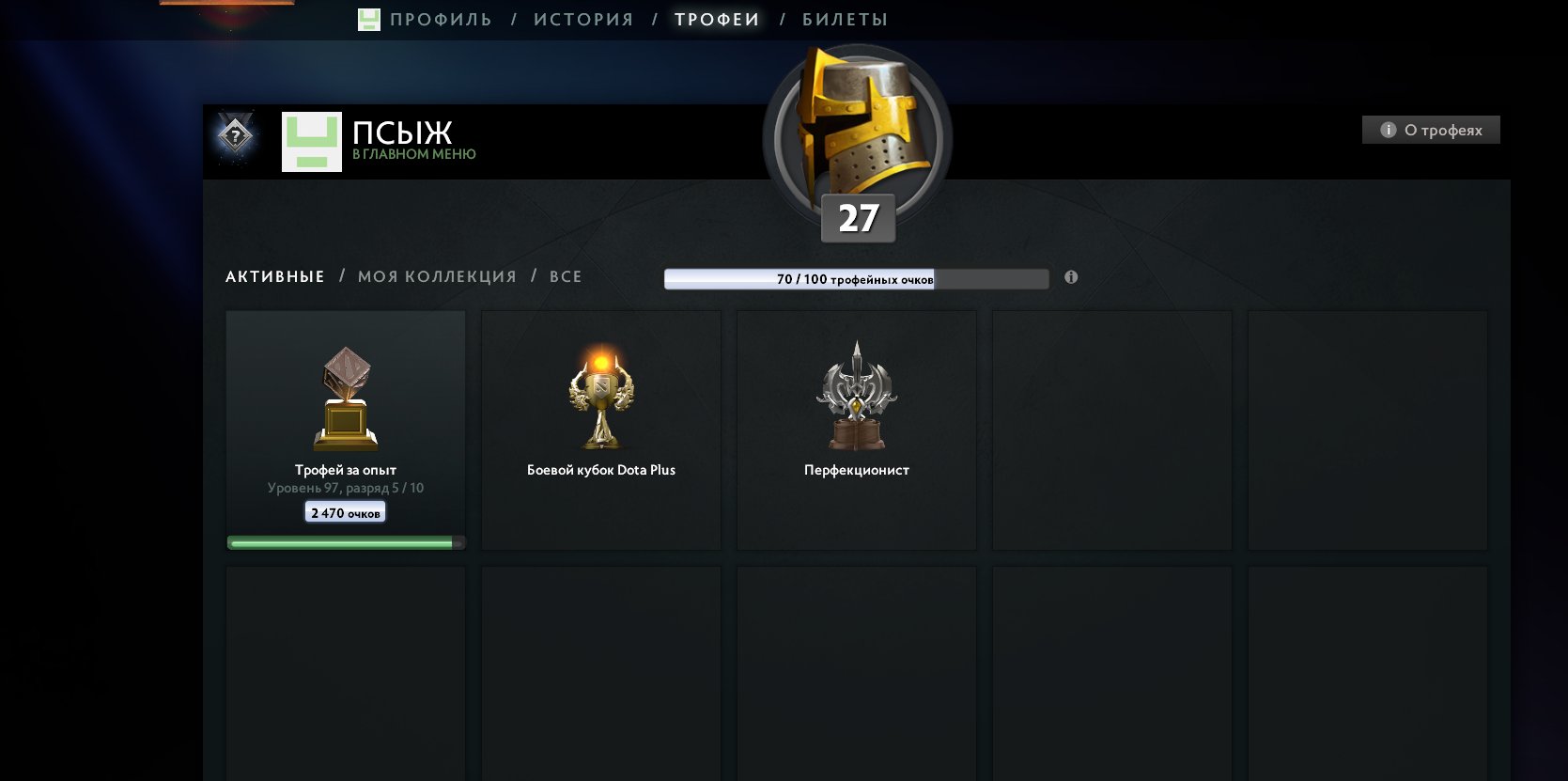Open the Боевой кубок Dota Plus trophy

pos(600,395)
